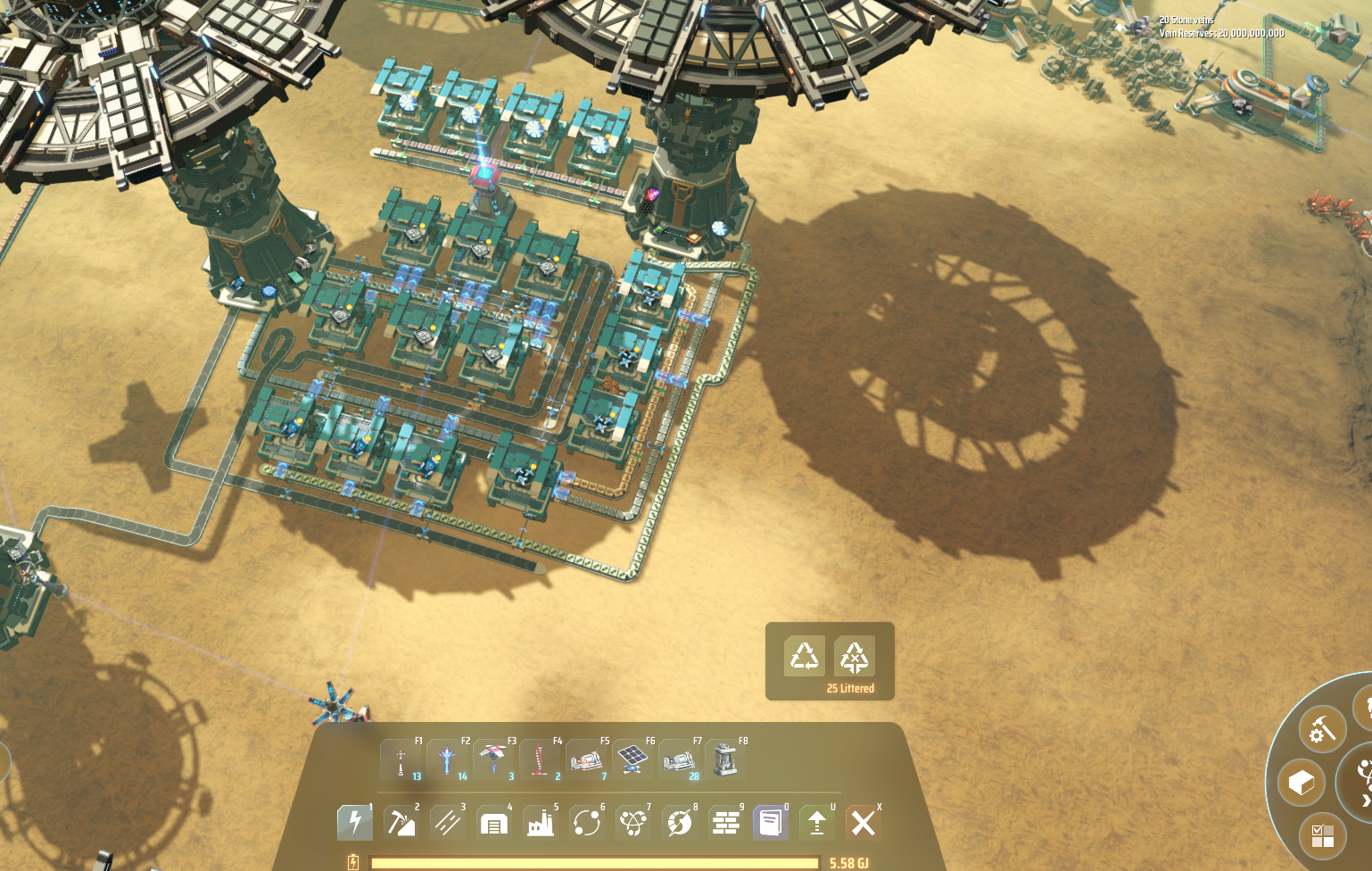Image resolution: width=1372 pixels, height=871 pixels.
Task: Open the atom research category
Action: pyautogui.click(x=633, y=822)
